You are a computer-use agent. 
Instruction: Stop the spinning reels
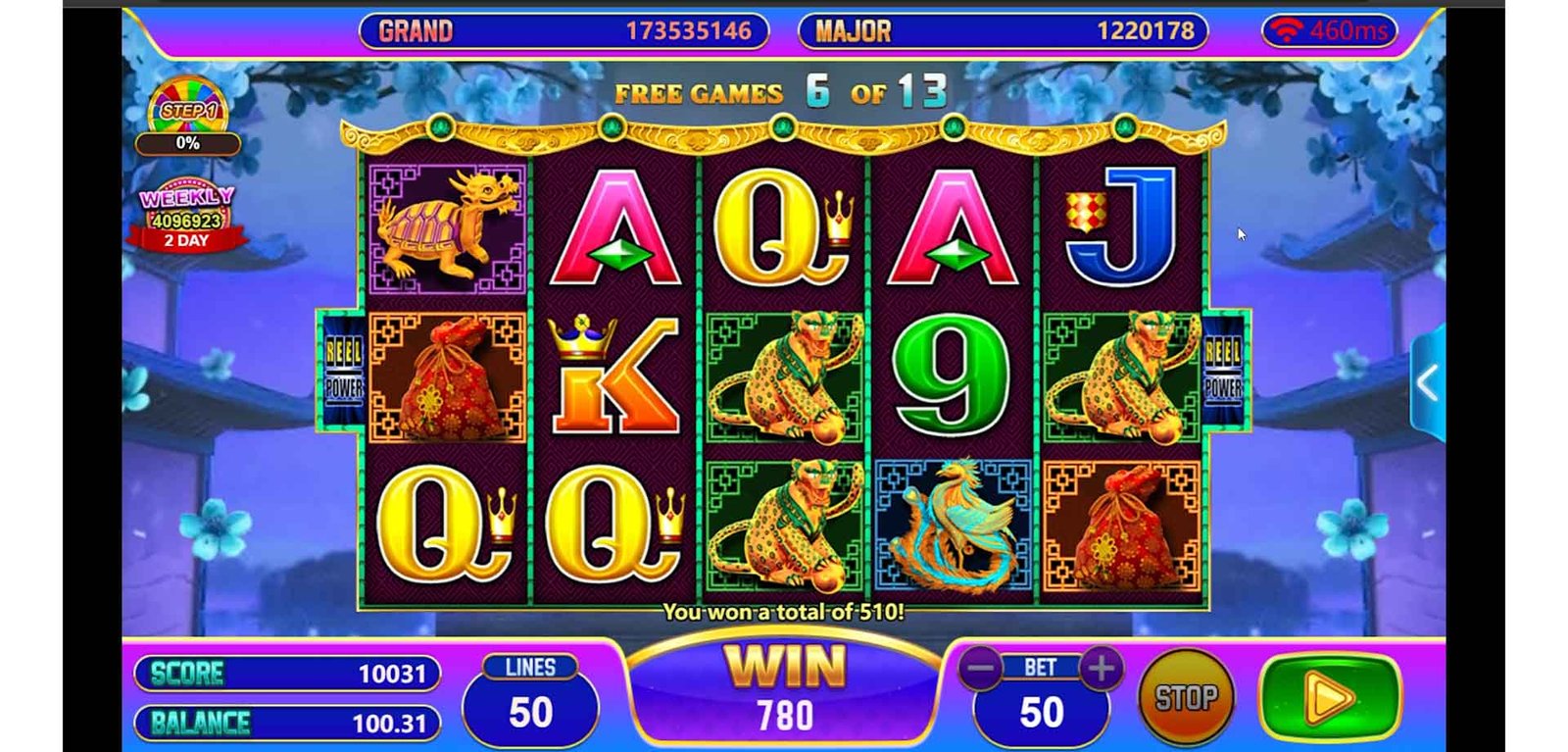click(x=1186, y=698)
